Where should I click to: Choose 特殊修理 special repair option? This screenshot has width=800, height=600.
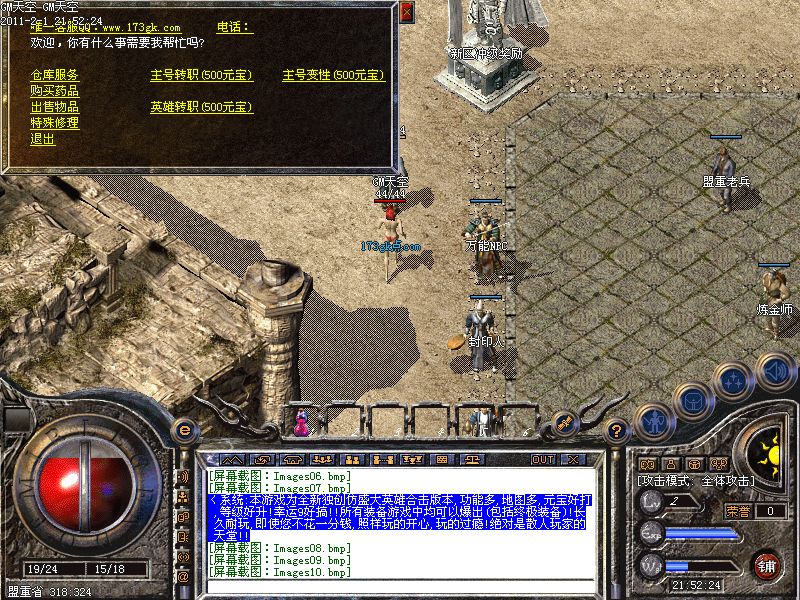54,123
